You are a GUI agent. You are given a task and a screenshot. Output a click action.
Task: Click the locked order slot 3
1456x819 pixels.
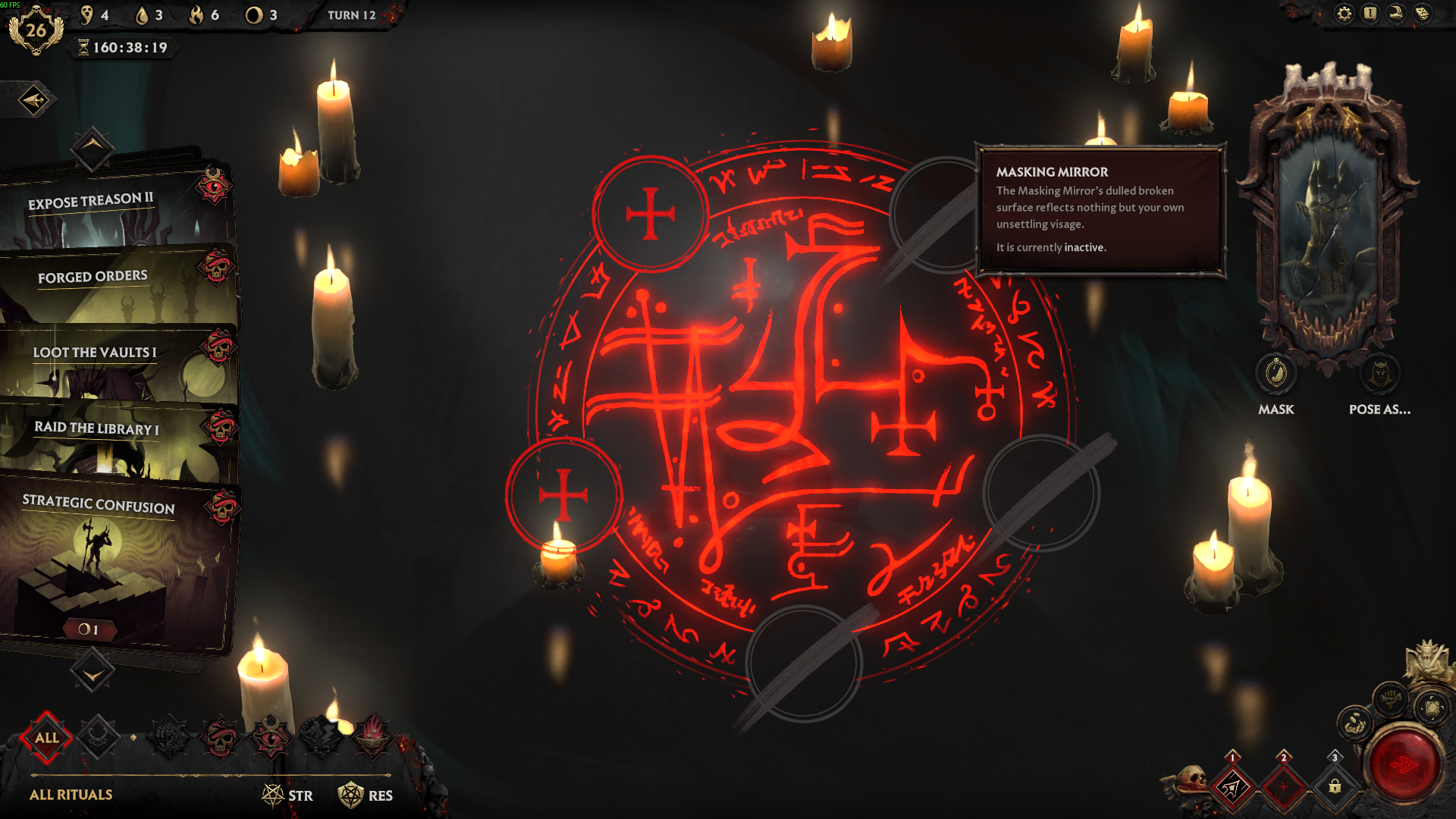[1335, 786]
